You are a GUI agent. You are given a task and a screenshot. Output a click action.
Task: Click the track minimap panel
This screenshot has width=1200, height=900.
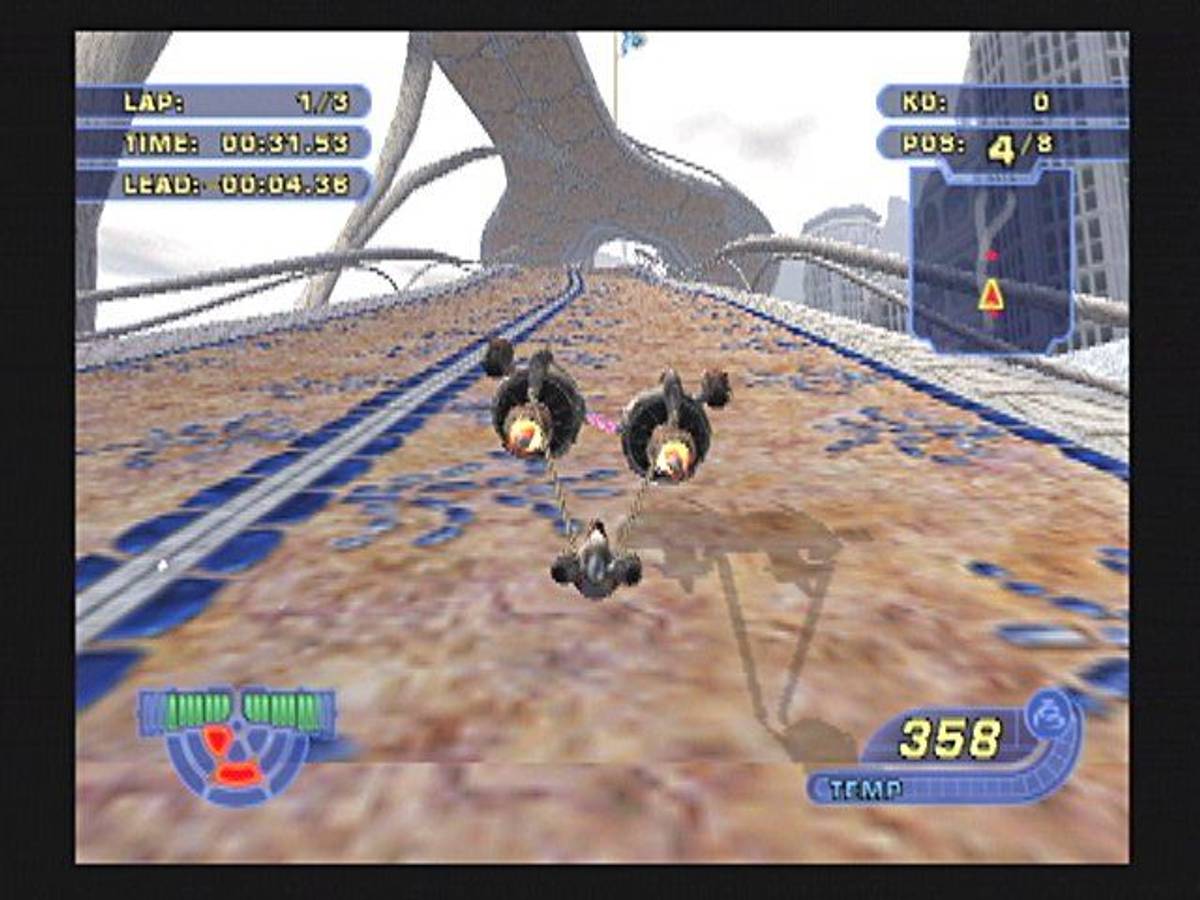click(991, 261)
